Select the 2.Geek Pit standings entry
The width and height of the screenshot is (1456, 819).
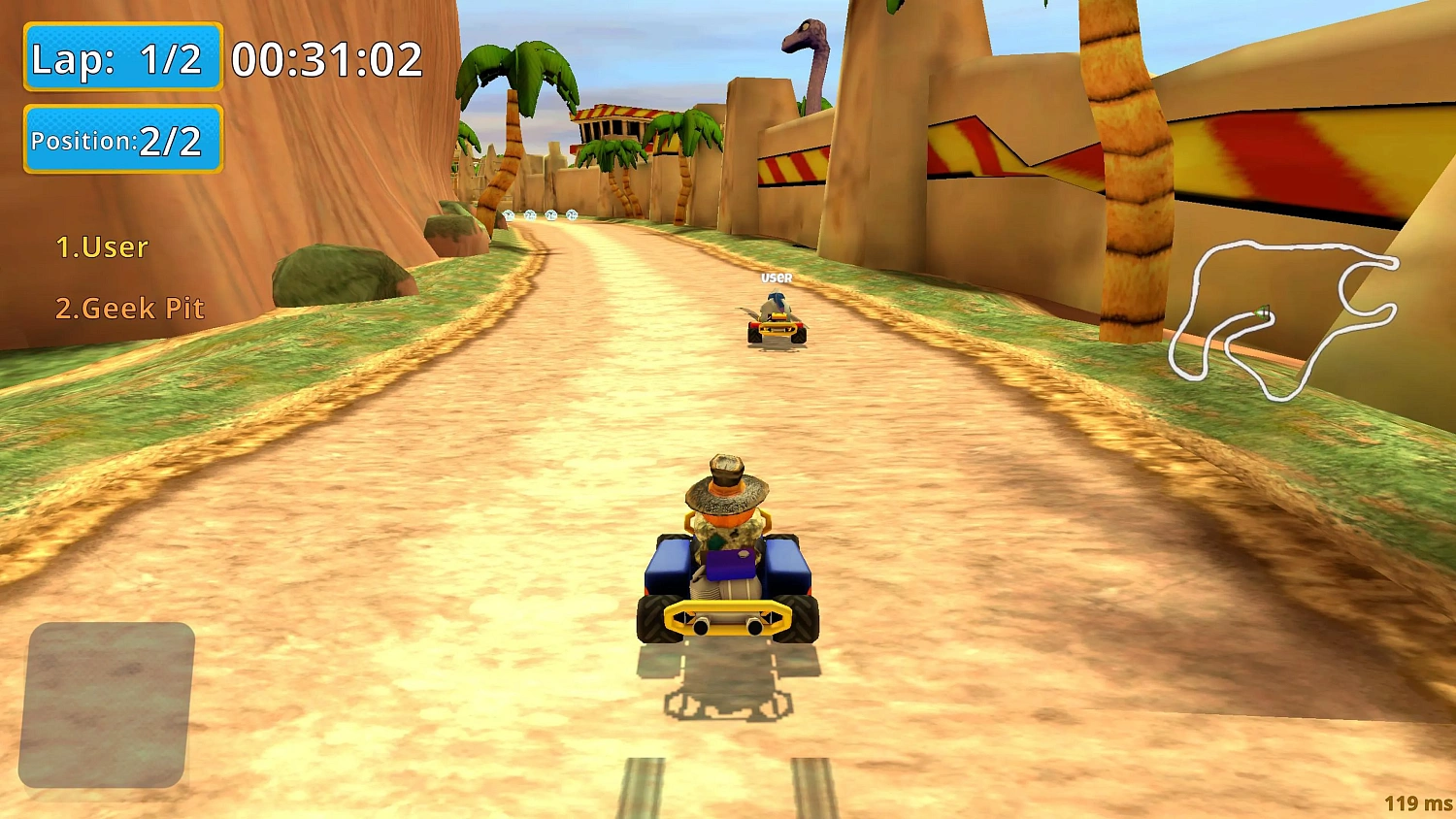(130, 309)
